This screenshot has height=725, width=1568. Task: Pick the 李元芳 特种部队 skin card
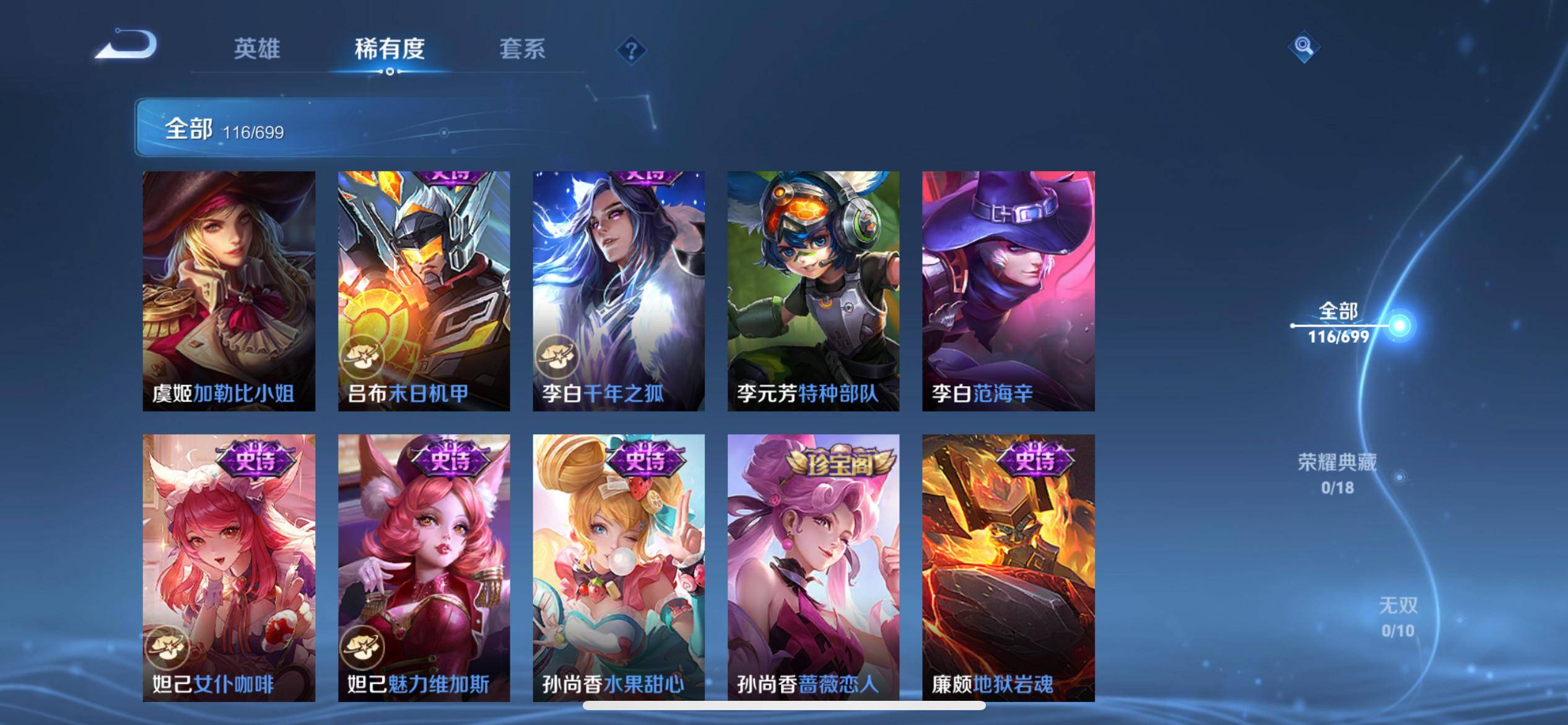(x=813, y=291)
